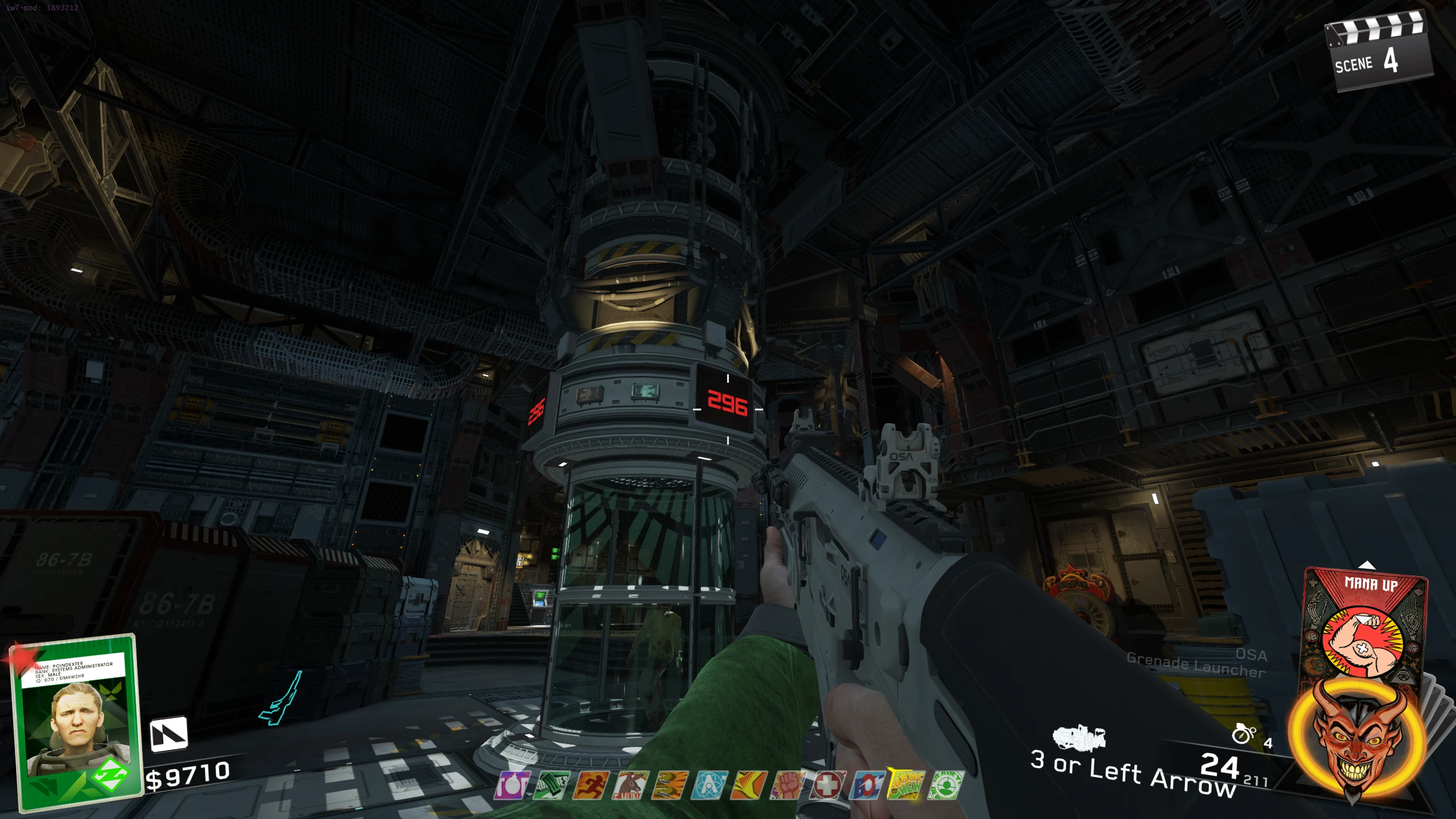Select the Racin' Stripes running-man perk

pyautogui.click(x=590, y=785)
